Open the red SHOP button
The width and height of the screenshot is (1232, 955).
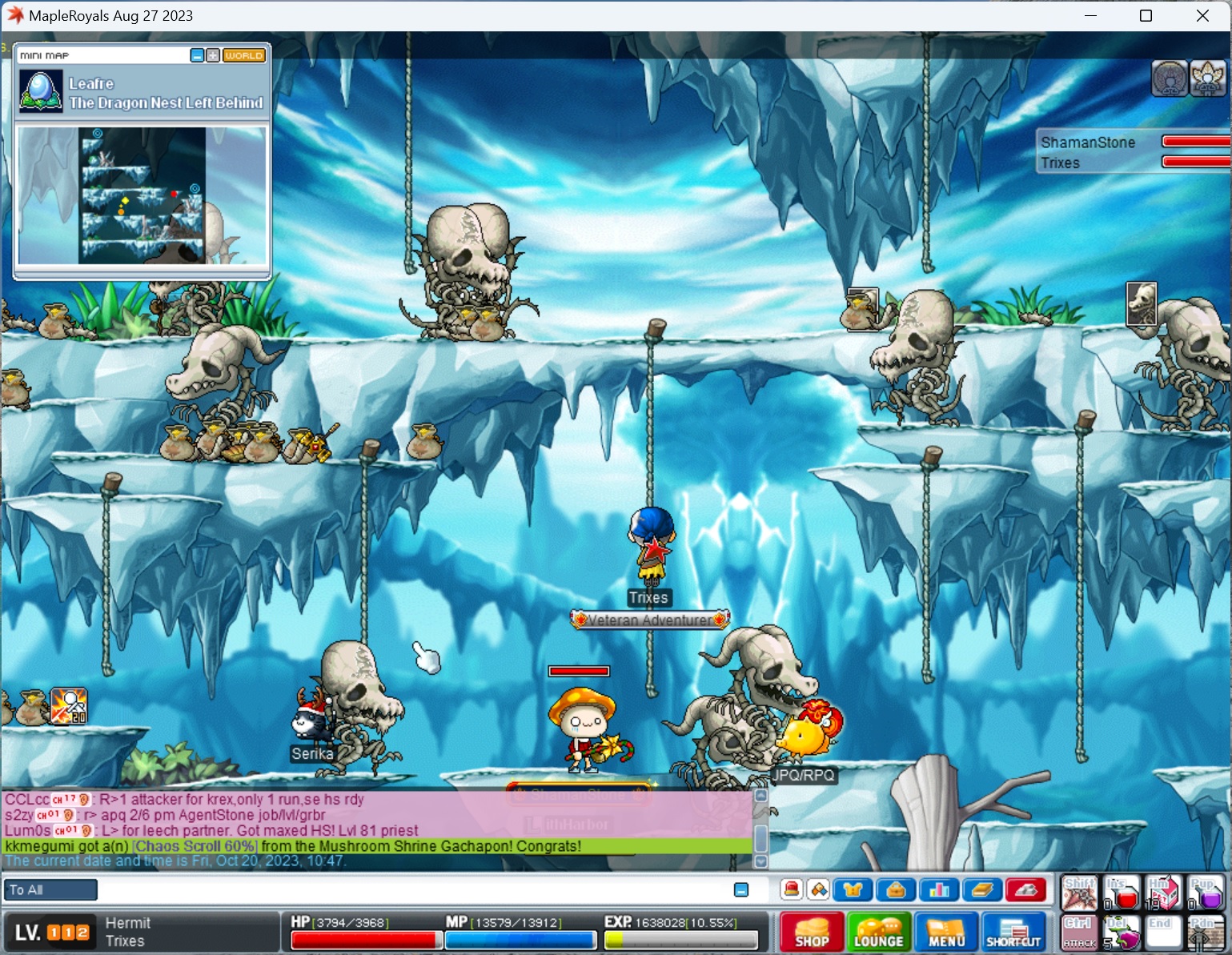pyautogui.click(x=811, y=932)
